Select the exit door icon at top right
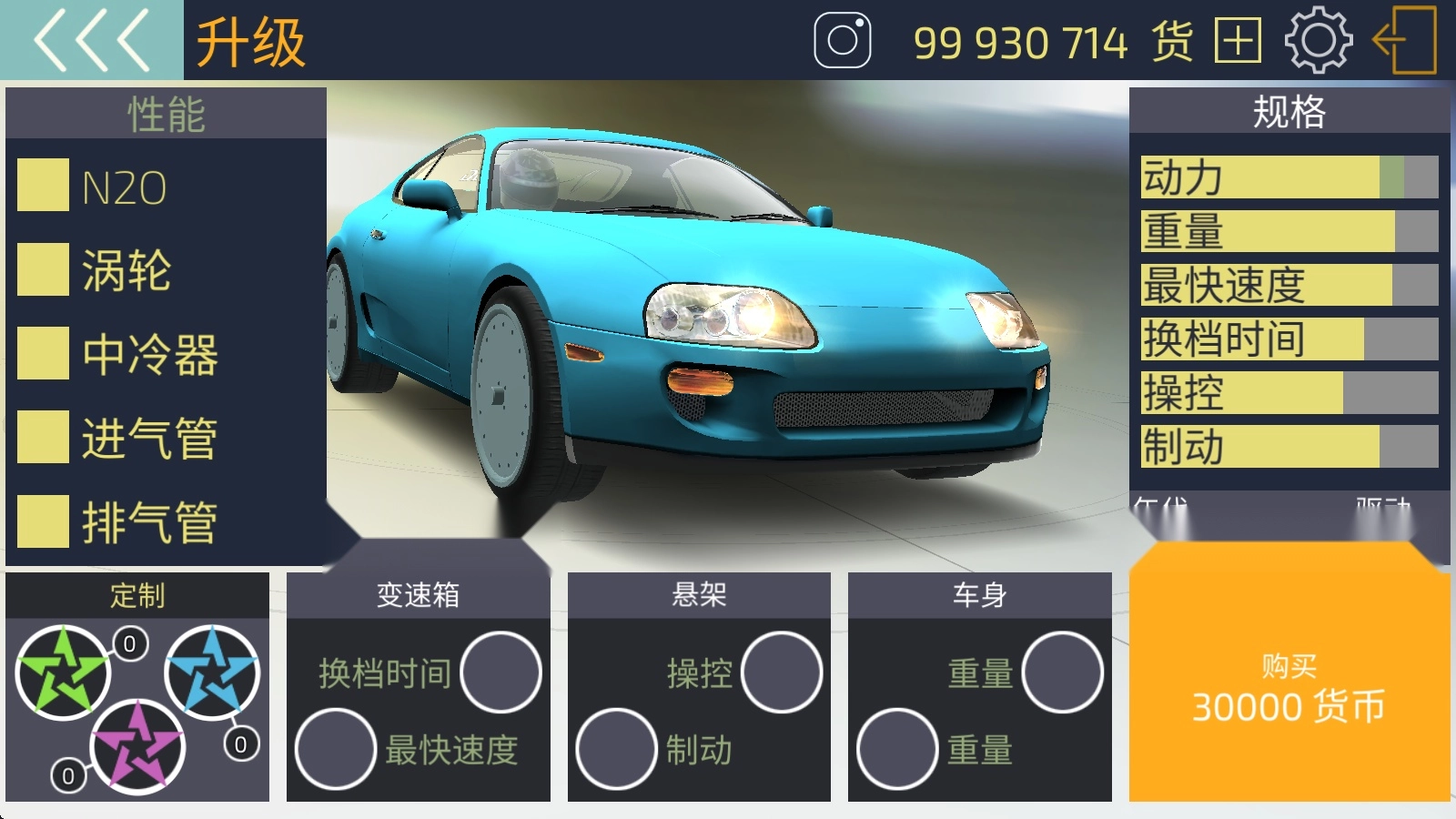Screen dimensions: 1456x819 (x=1403, y=40)
